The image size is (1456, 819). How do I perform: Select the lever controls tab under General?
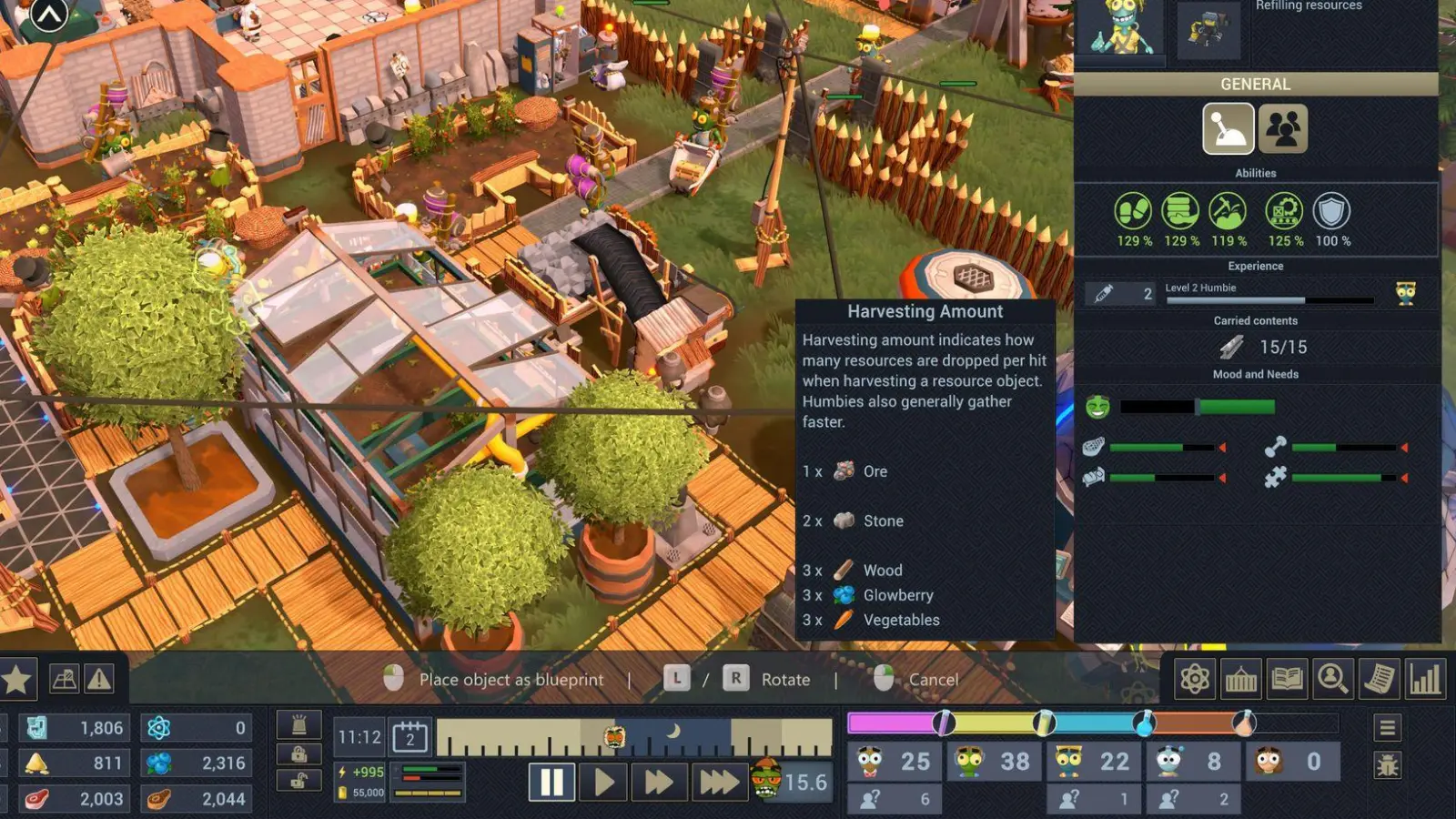click(1228, 128)
